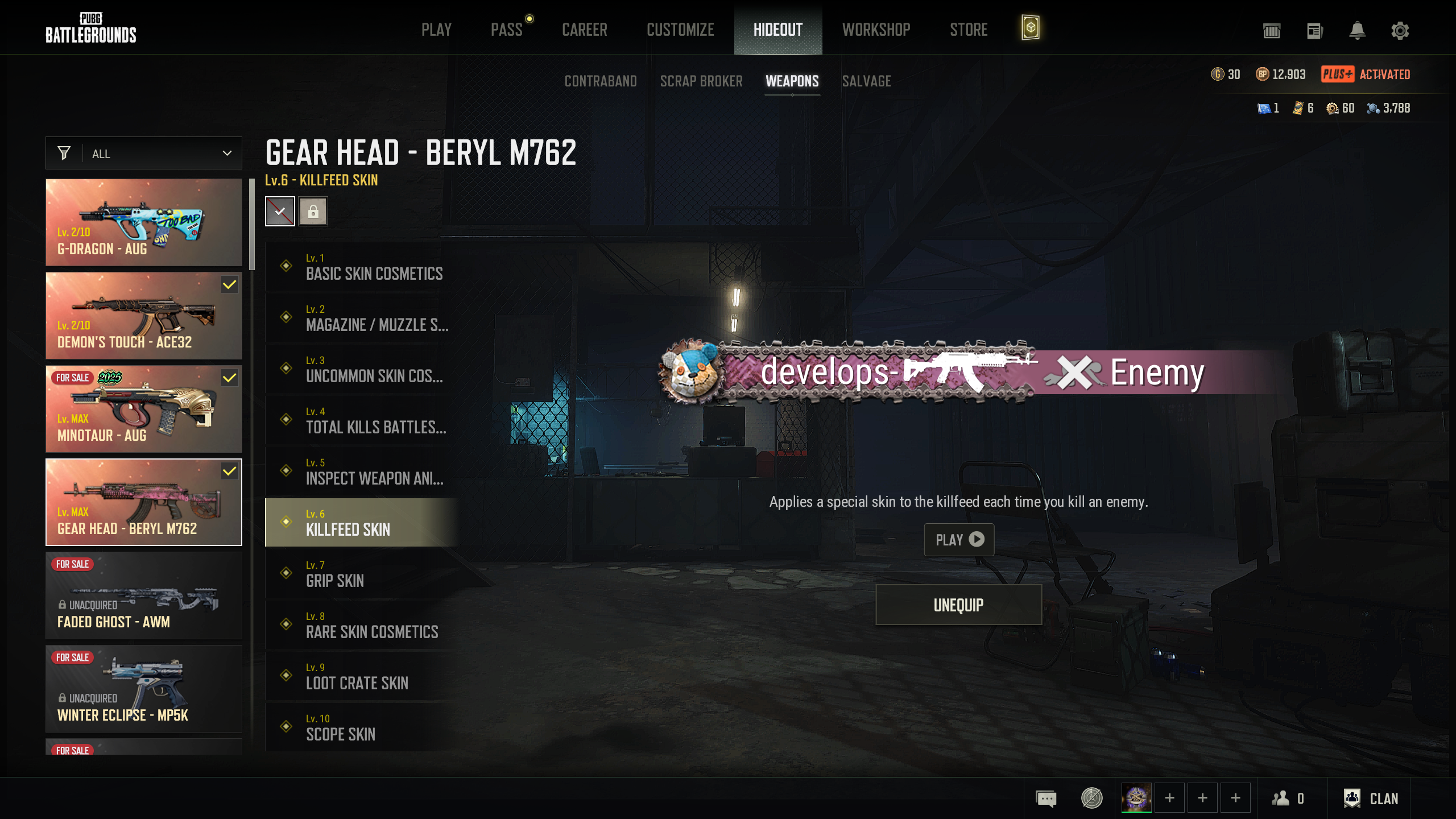Open the ALL weapon filter dropdown

click(144, 154)
